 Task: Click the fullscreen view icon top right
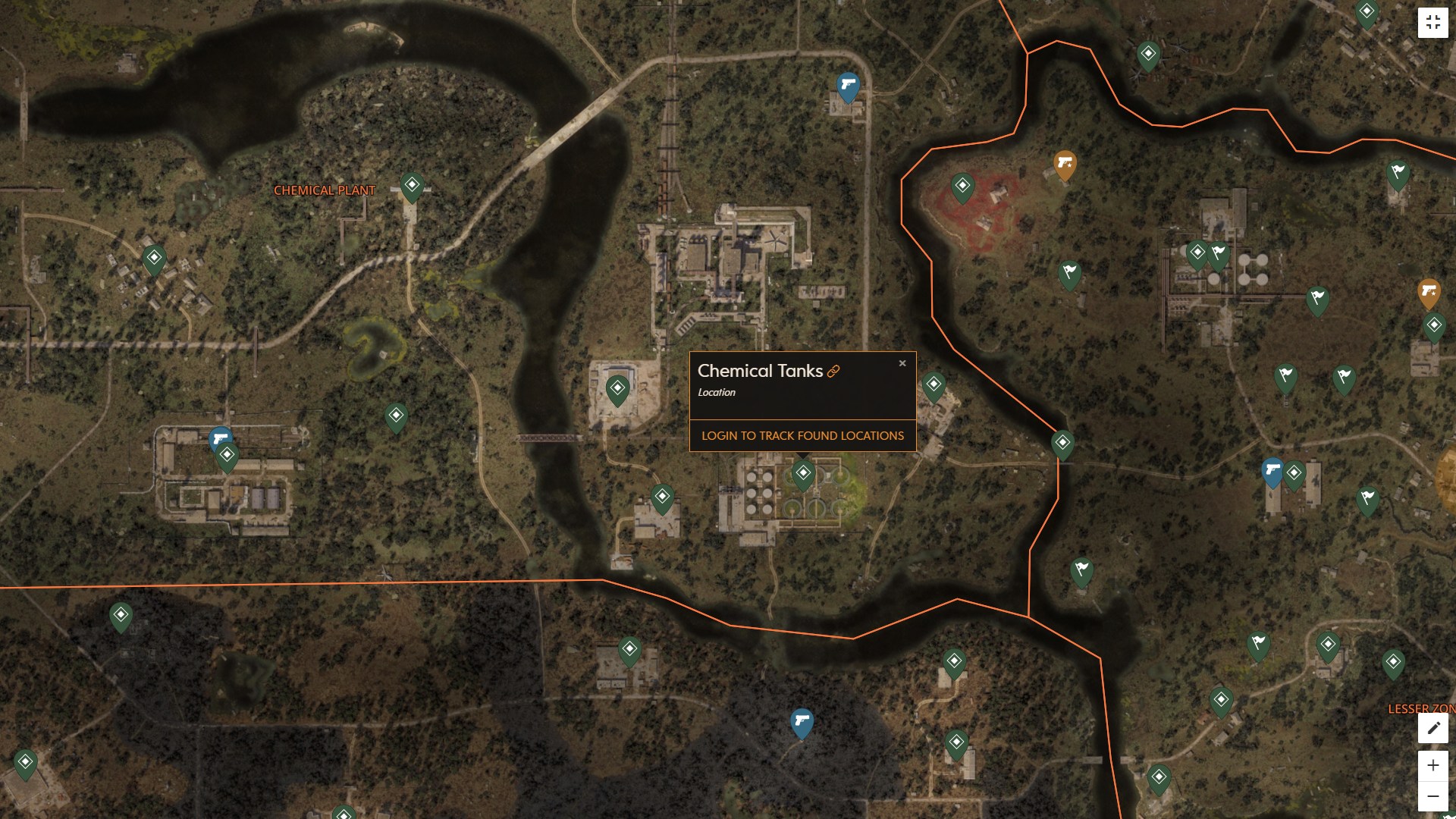coord(1433,22)
